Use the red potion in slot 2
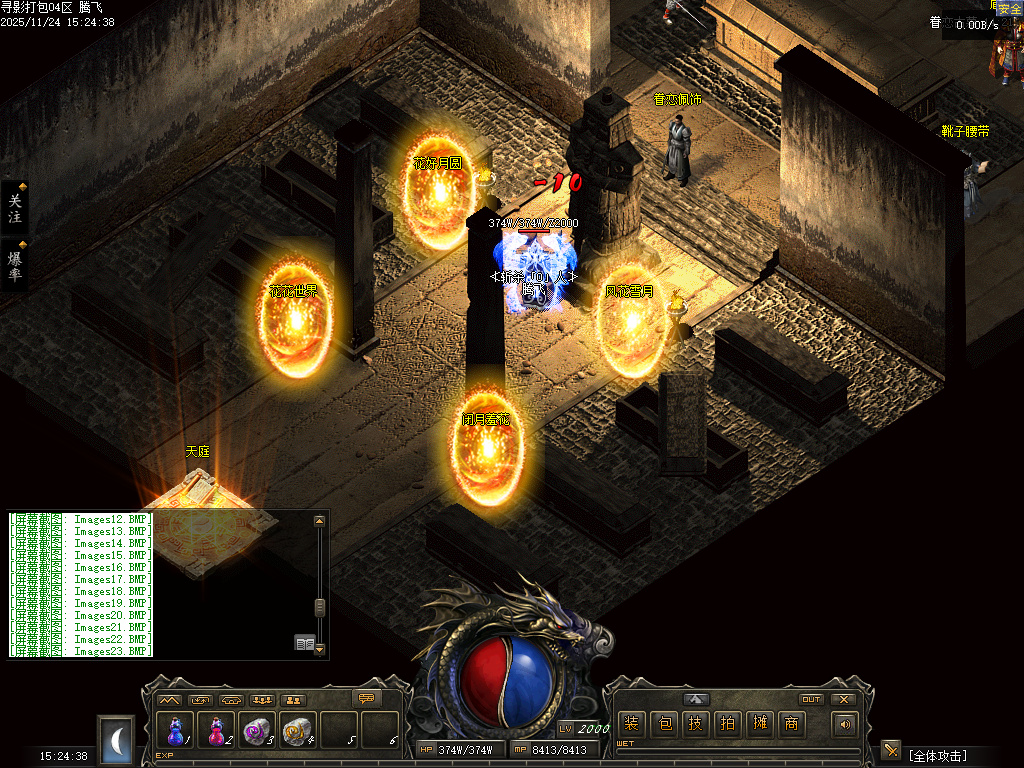This screenshot has height=768, width=1024. (216, 730)
